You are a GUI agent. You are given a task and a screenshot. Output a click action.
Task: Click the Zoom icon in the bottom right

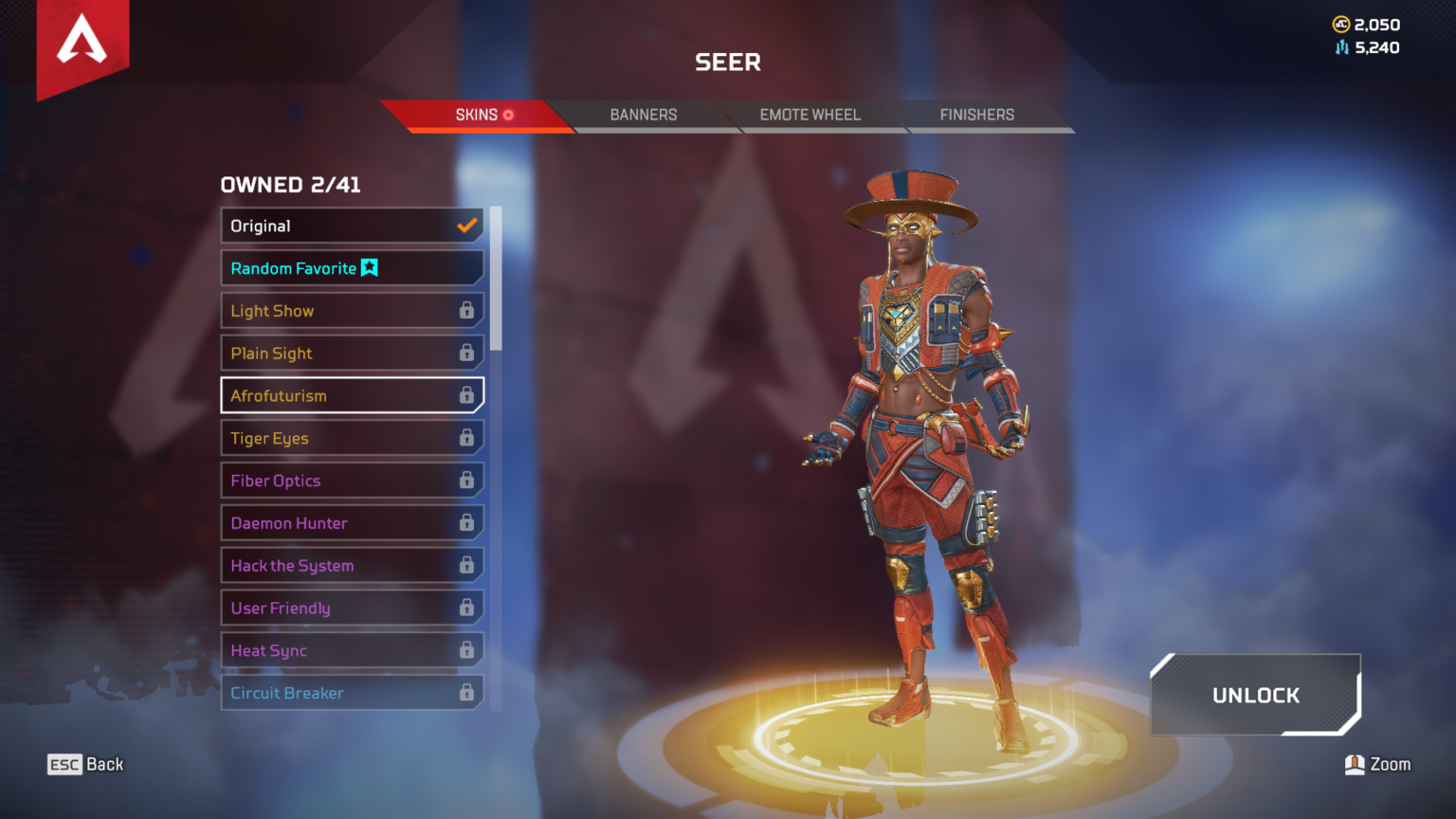coord(1356,764)
